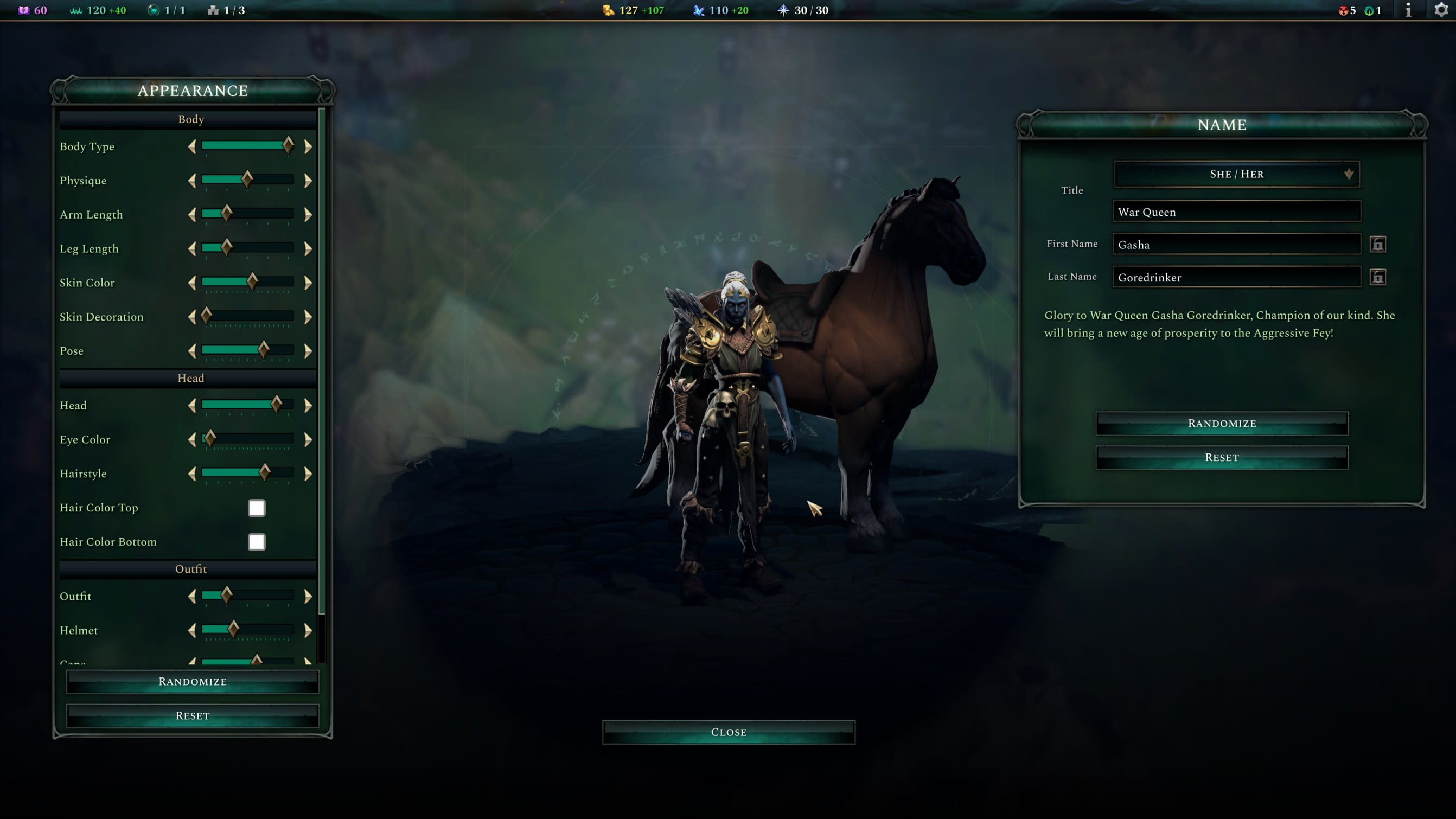Viewport: 1456px width, 819px height.
Task: Reset the name panel
Action: (1222, 457)
